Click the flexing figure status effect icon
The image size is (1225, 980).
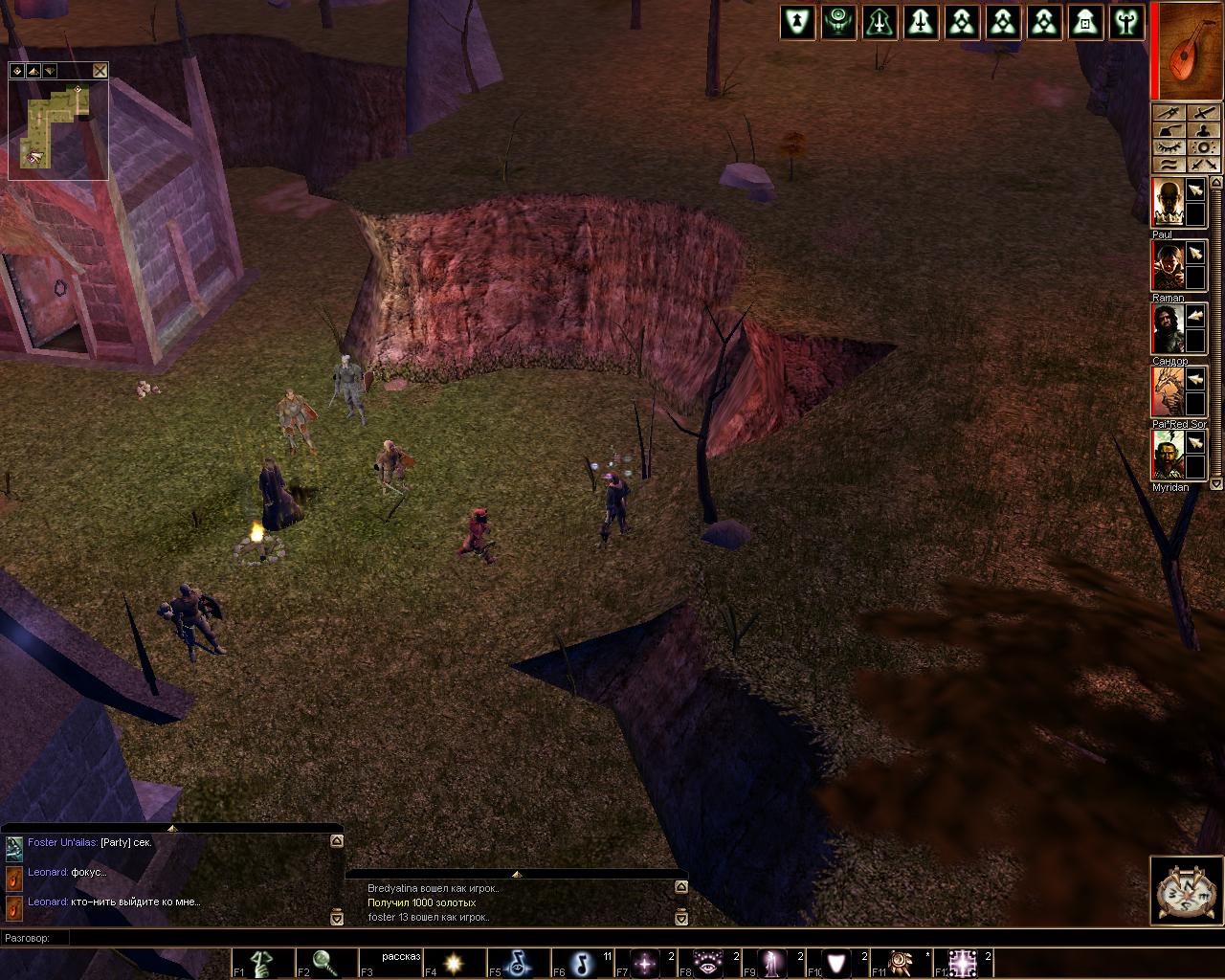[1126, 23]
